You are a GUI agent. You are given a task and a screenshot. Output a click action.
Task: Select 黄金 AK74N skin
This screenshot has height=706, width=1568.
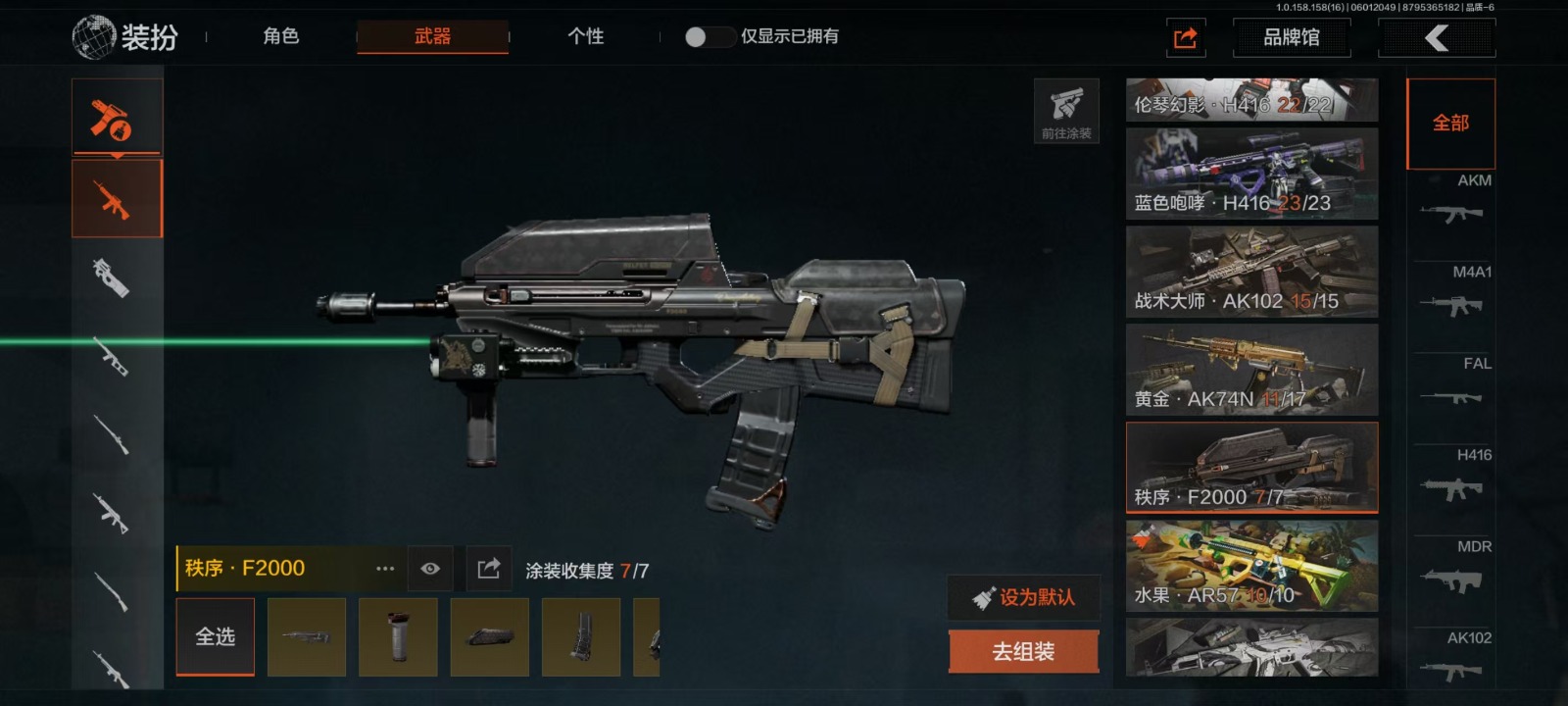click(x=1251, y=370)
